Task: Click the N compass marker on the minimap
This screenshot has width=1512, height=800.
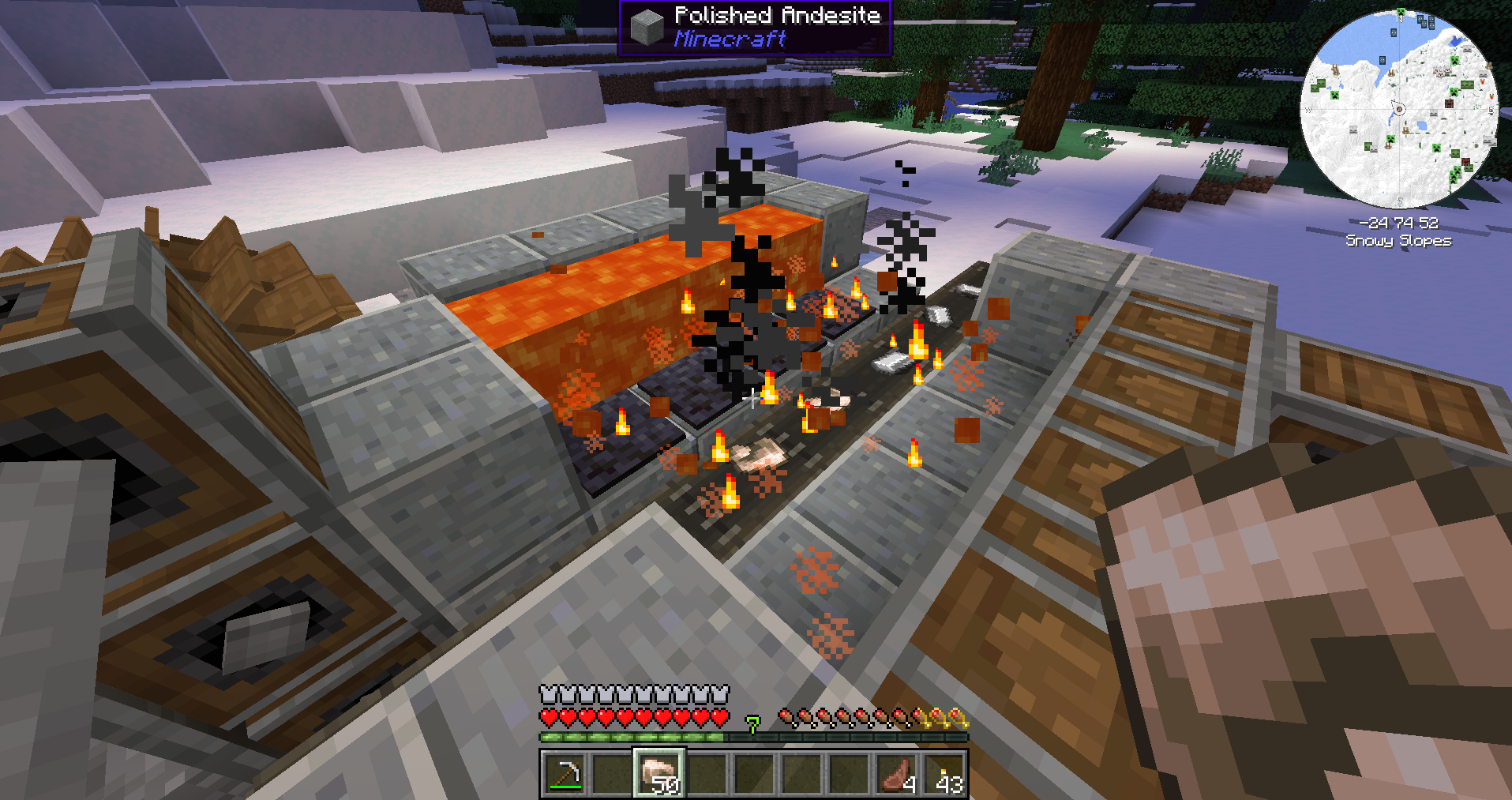Action: pos(1400,18)
